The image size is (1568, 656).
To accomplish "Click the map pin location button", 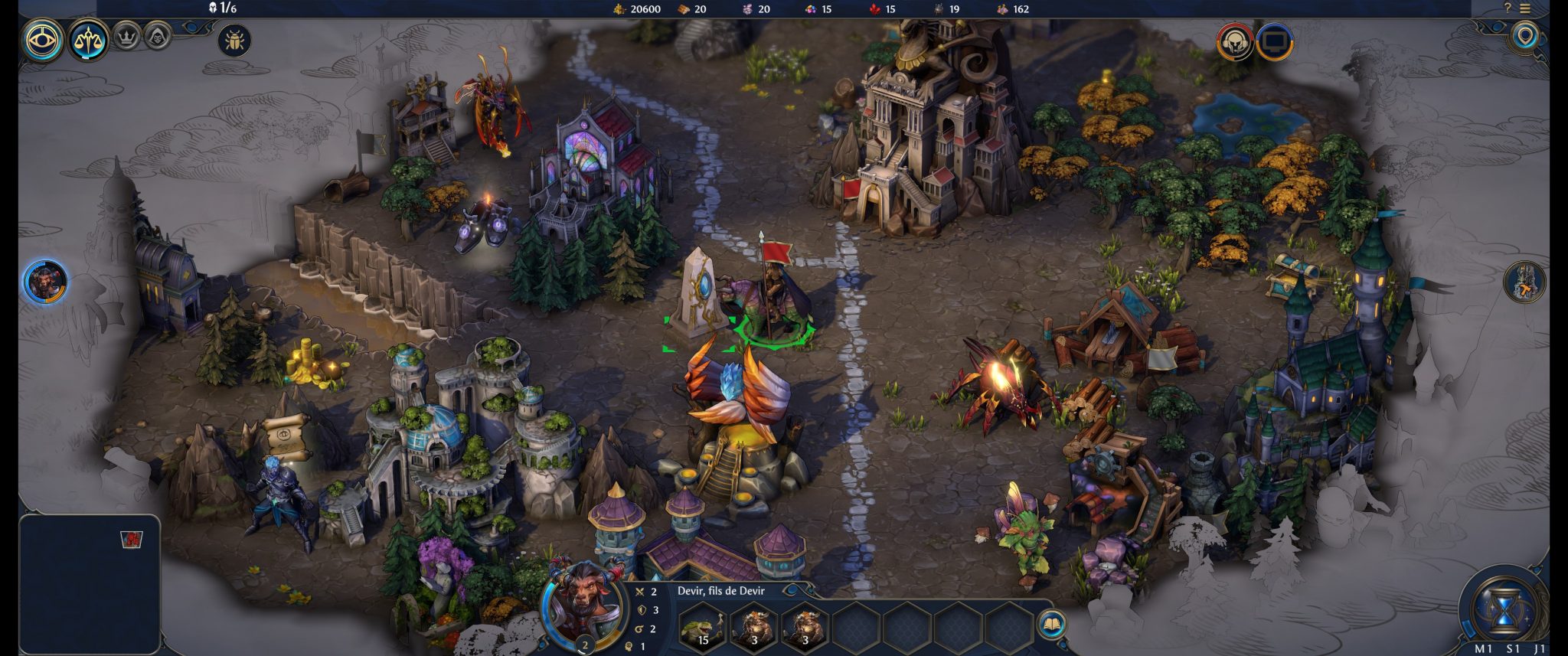I will pos(1525,36).
